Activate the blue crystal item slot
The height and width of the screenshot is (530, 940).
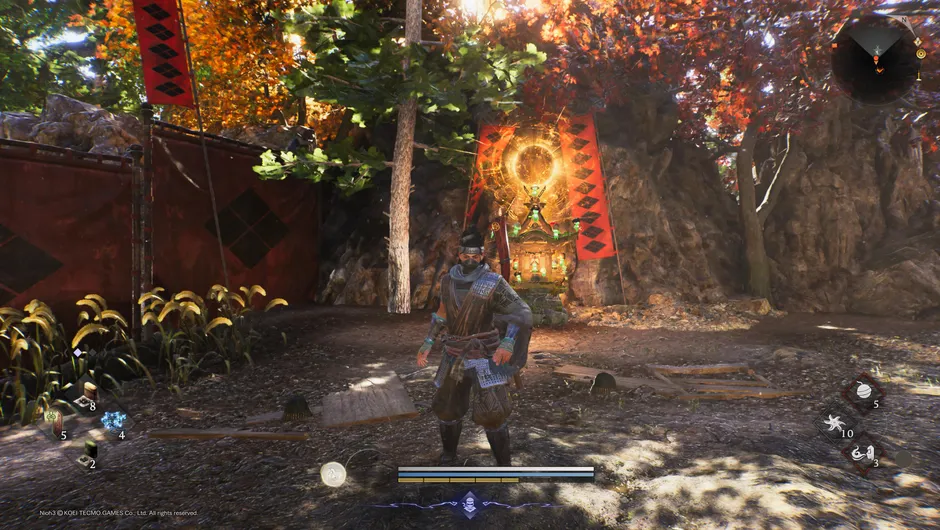(113, 422)
